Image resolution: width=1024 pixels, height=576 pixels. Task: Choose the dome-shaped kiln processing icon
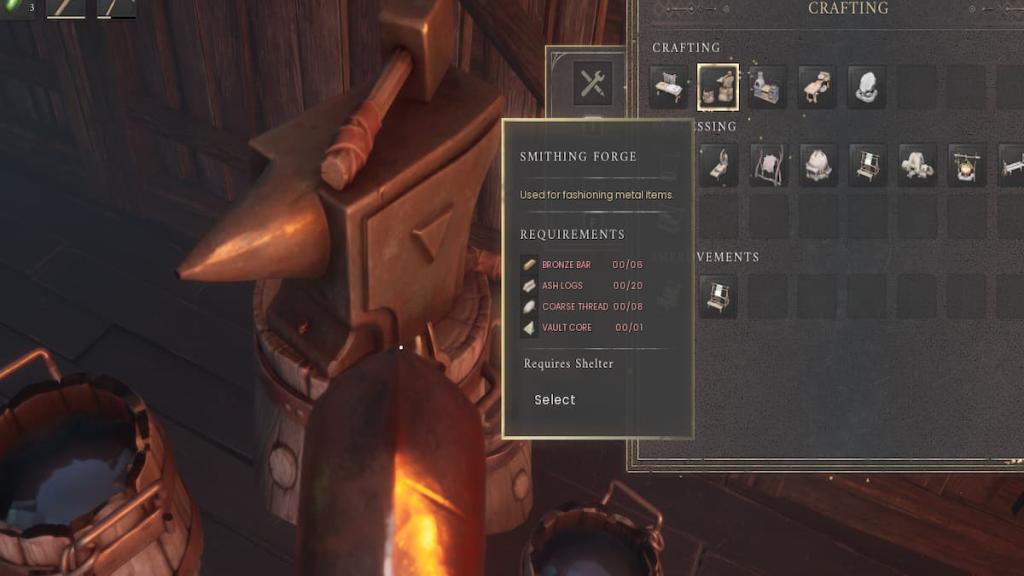pos(818,165)
